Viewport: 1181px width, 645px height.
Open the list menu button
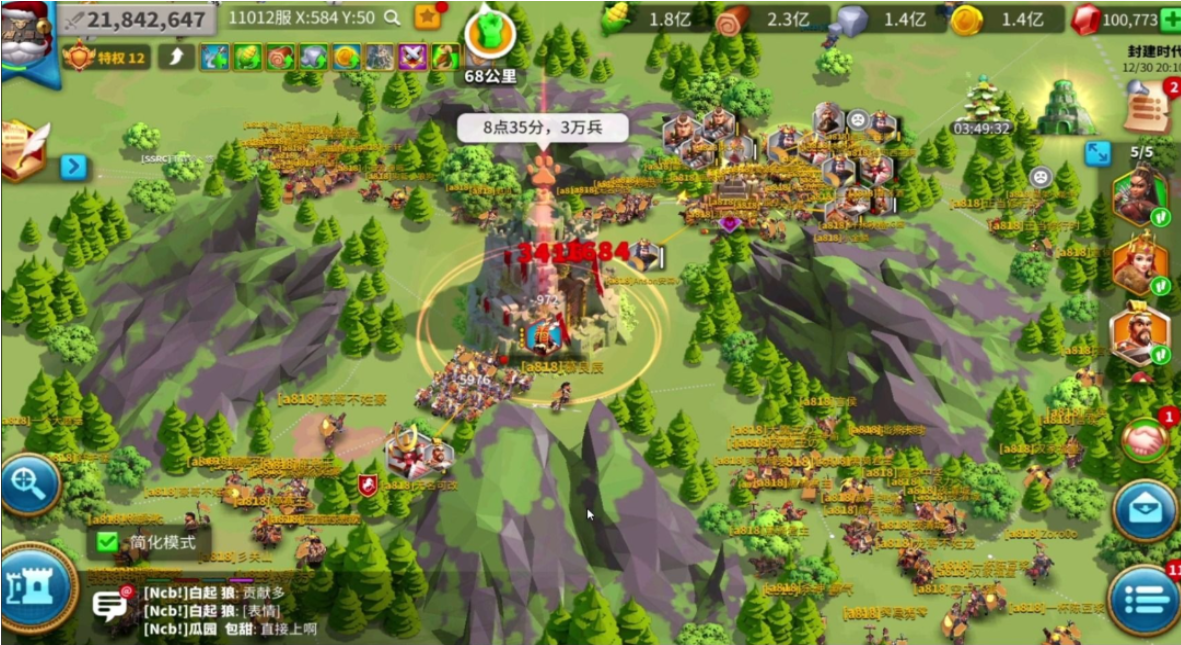[1145, 598]
